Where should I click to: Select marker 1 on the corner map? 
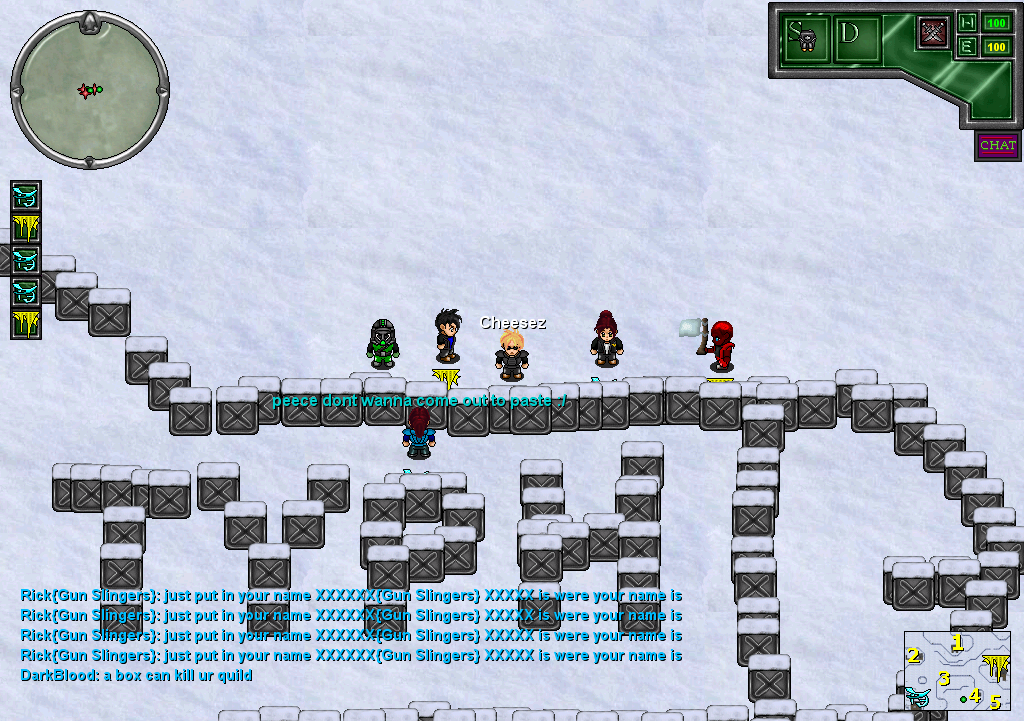tap(957, 642)
